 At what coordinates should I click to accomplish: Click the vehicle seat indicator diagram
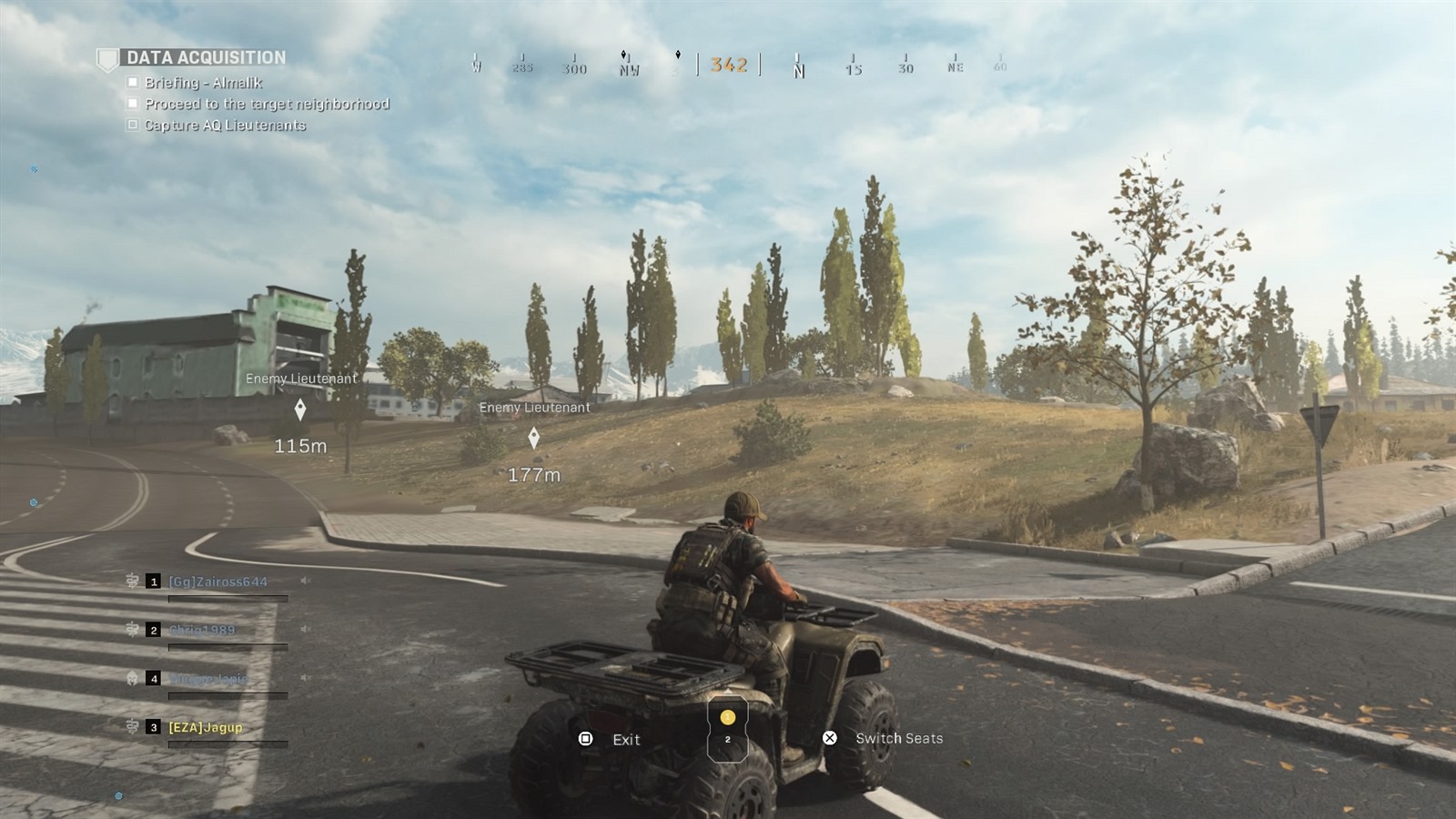[727, 729]
